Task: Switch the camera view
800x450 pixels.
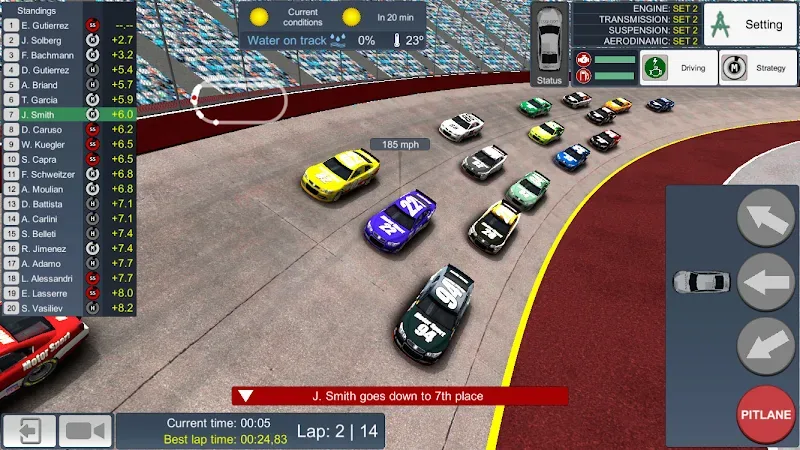Action: pyautogui.click(x=86, y=431)
